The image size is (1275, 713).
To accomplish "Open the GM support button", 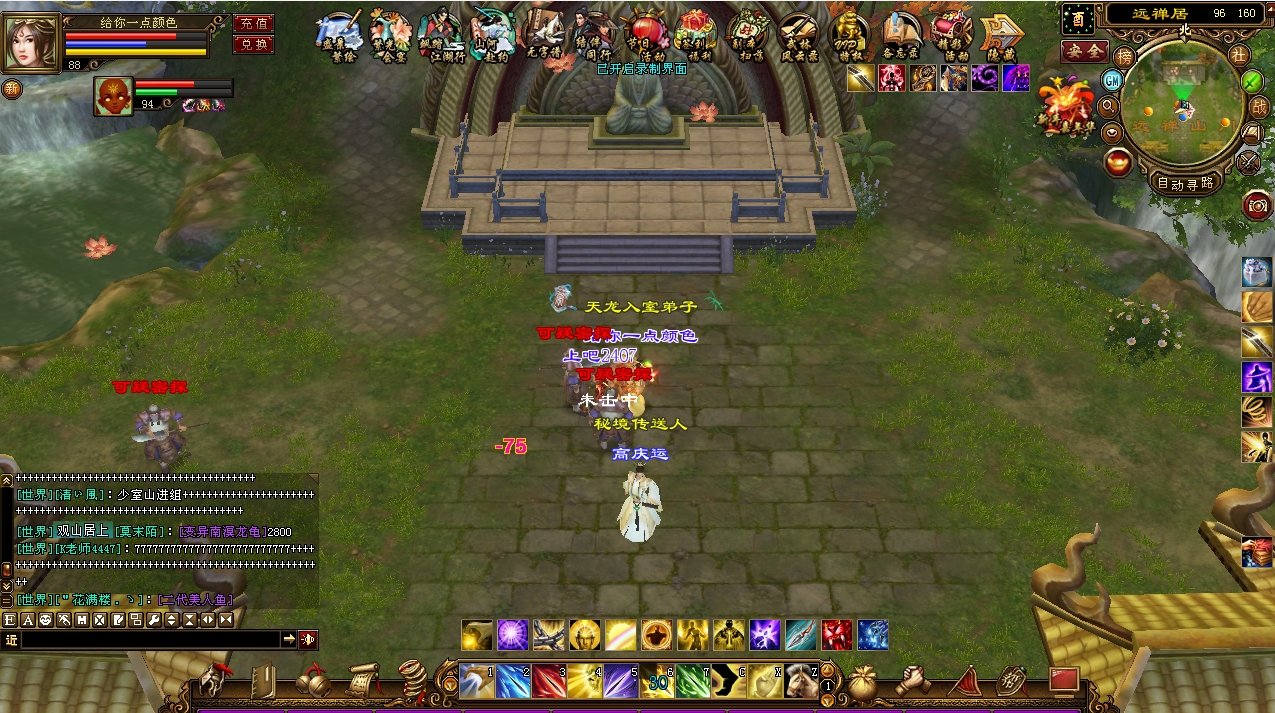I will (x=1112, y=80).
